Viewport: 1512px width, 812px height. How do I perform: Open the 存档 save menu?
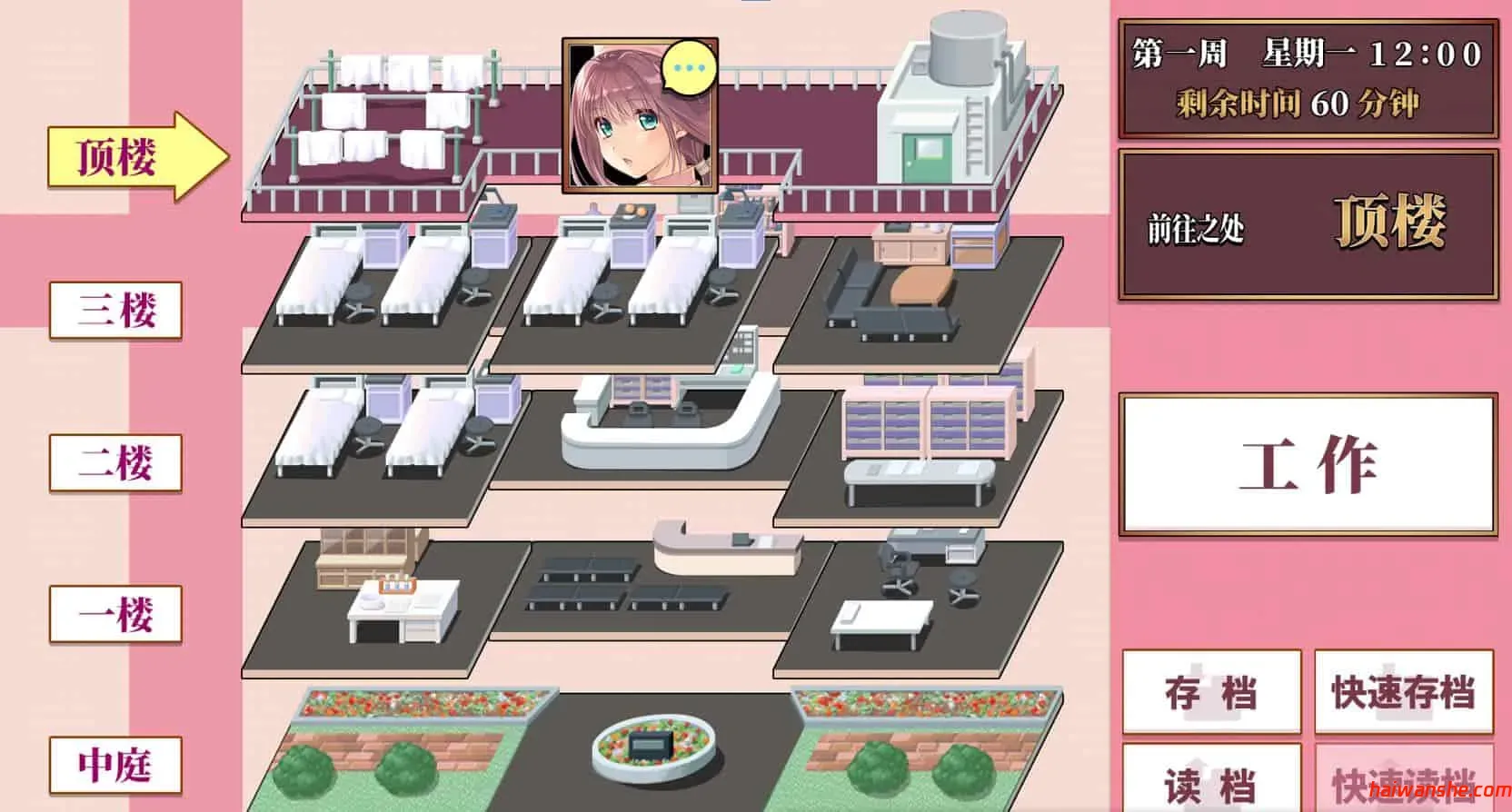tap(1211, 692)
